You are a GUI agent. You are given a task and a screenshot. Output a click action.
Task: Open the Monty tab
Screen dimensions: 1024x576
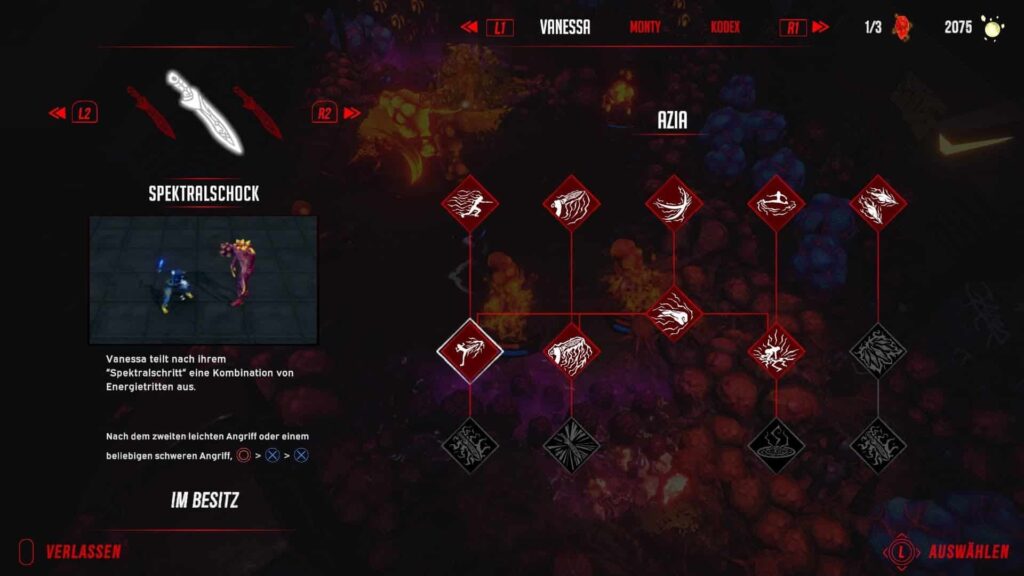coord(645,27)
